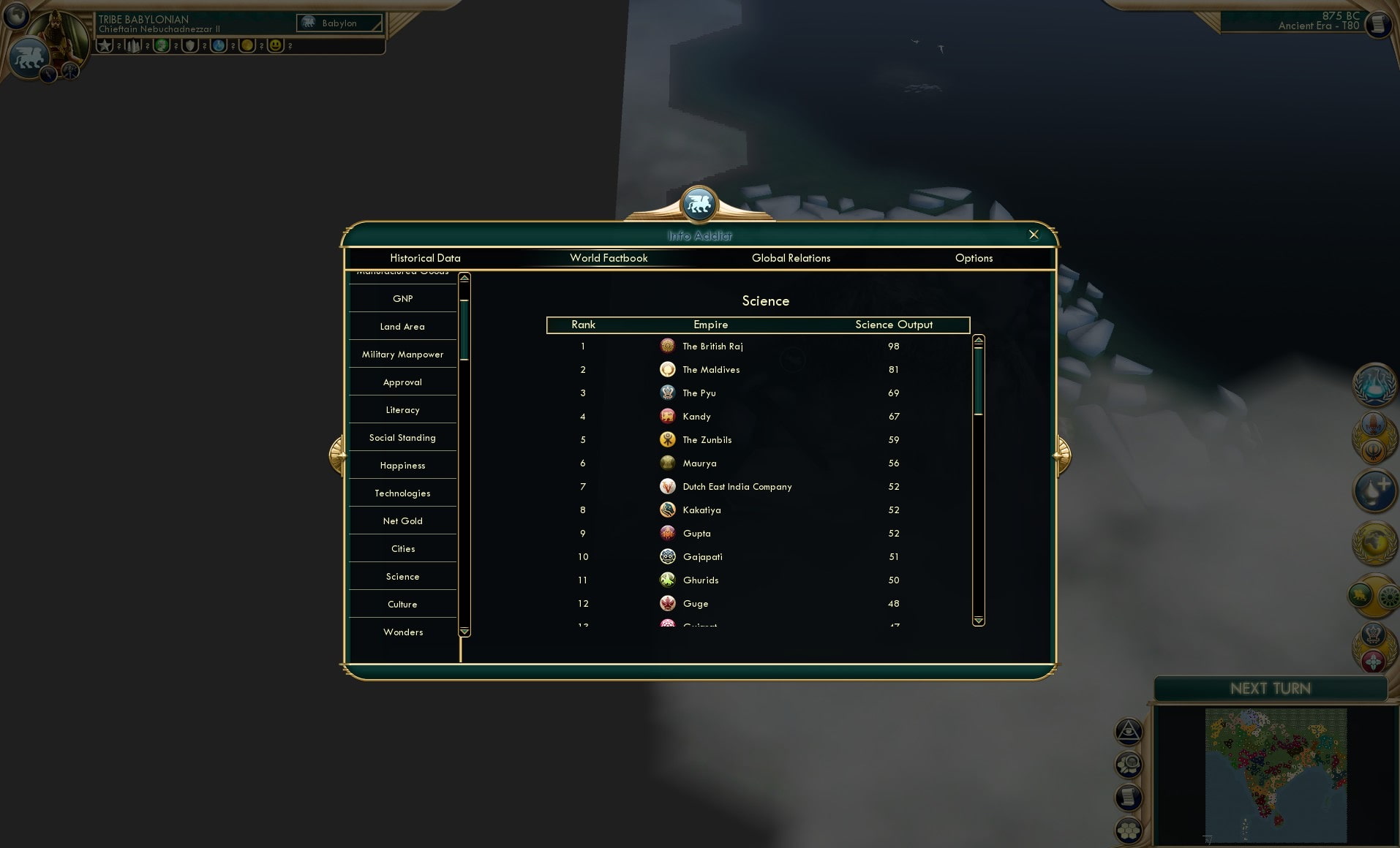
Task: Switch to the Global Relations tab
Action: pyautogui.click(x=791, y=258)
